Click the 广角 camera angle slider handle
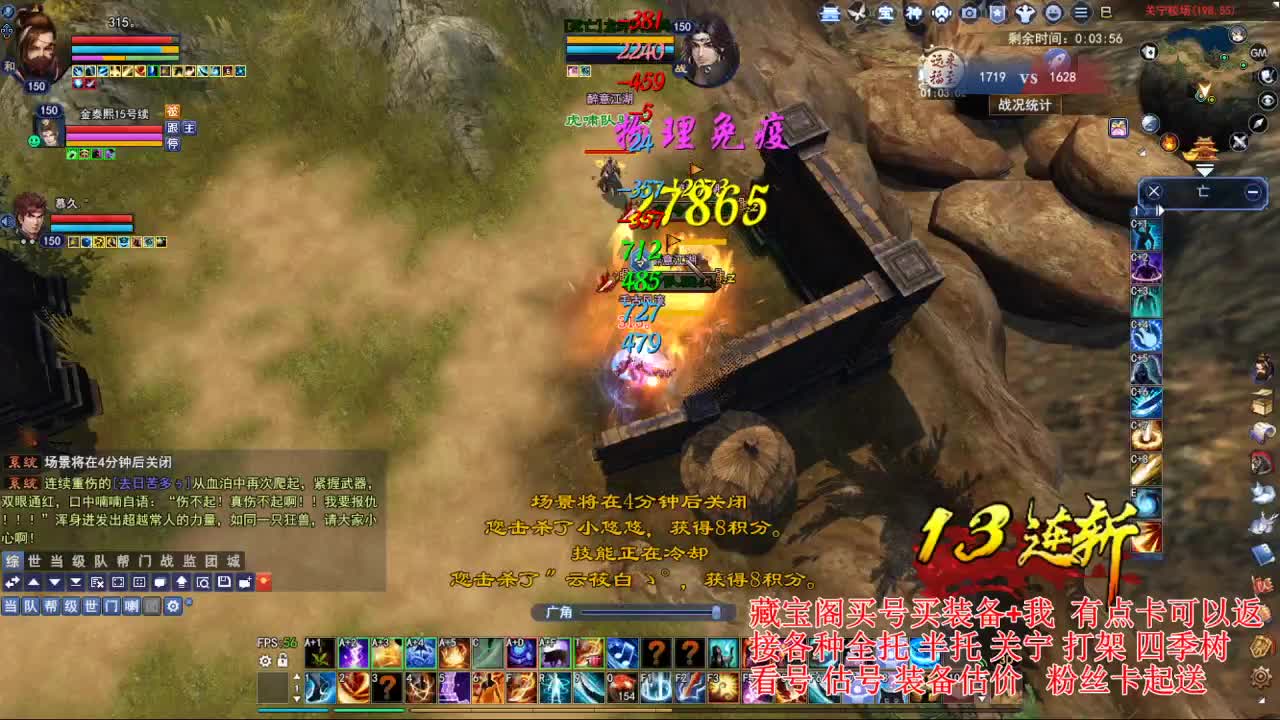 click(x=718, y=611)
